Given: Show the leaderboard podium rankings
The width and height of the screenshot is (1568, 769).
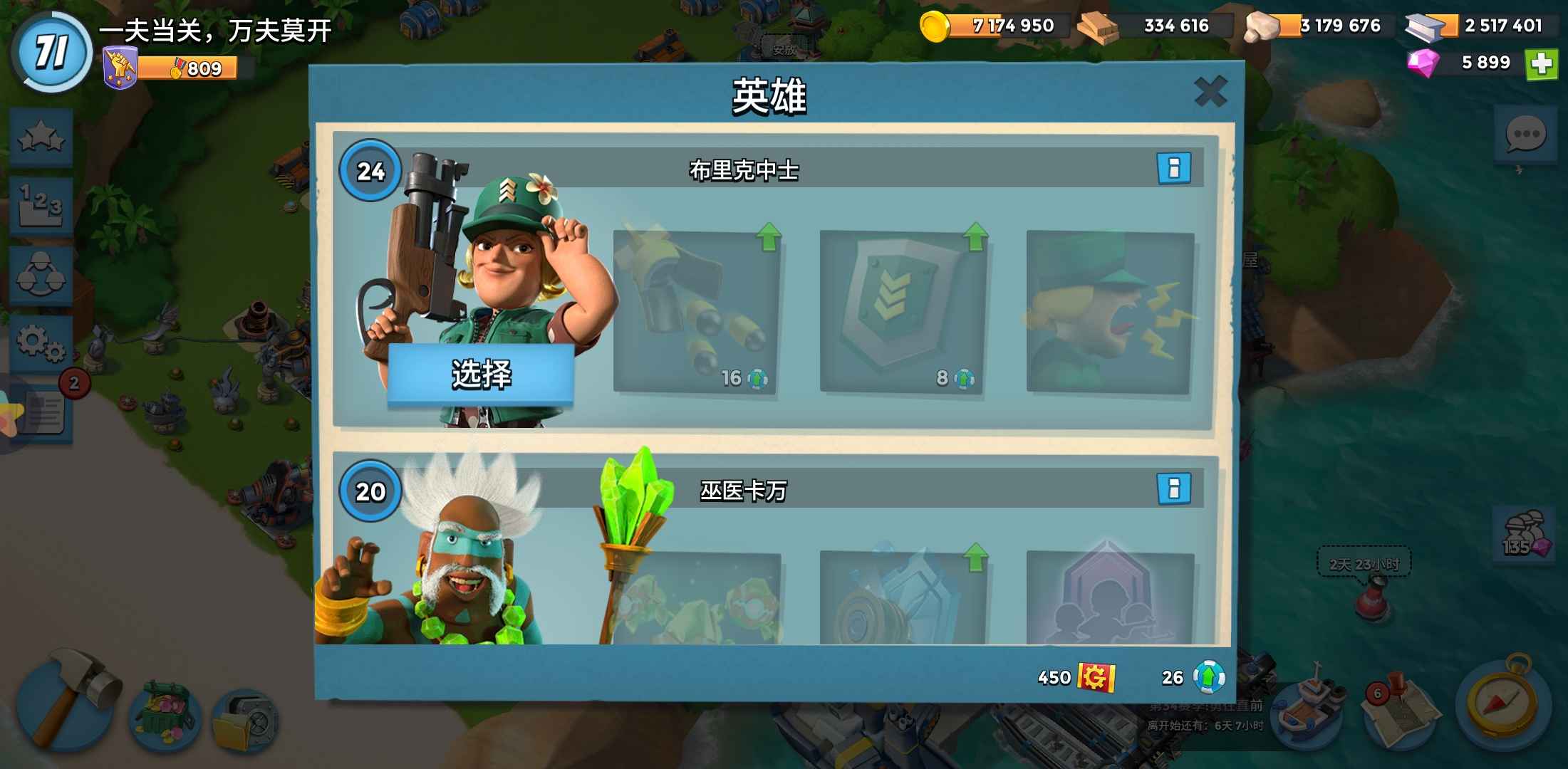Looking at the screenshot, I should [41, 206].
